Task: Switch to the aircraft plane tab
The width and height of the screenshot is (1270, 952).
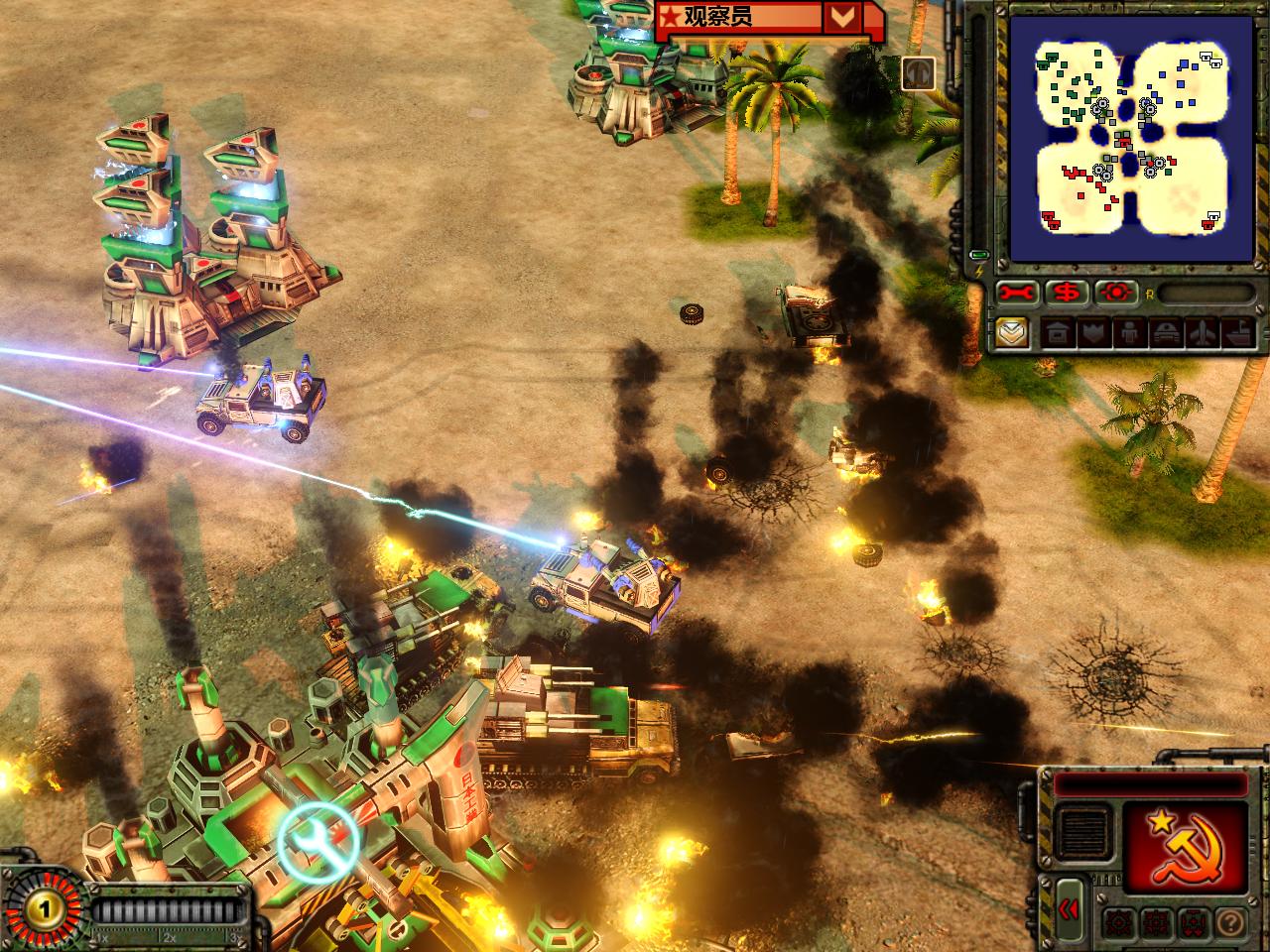Action: point(1201,333)
